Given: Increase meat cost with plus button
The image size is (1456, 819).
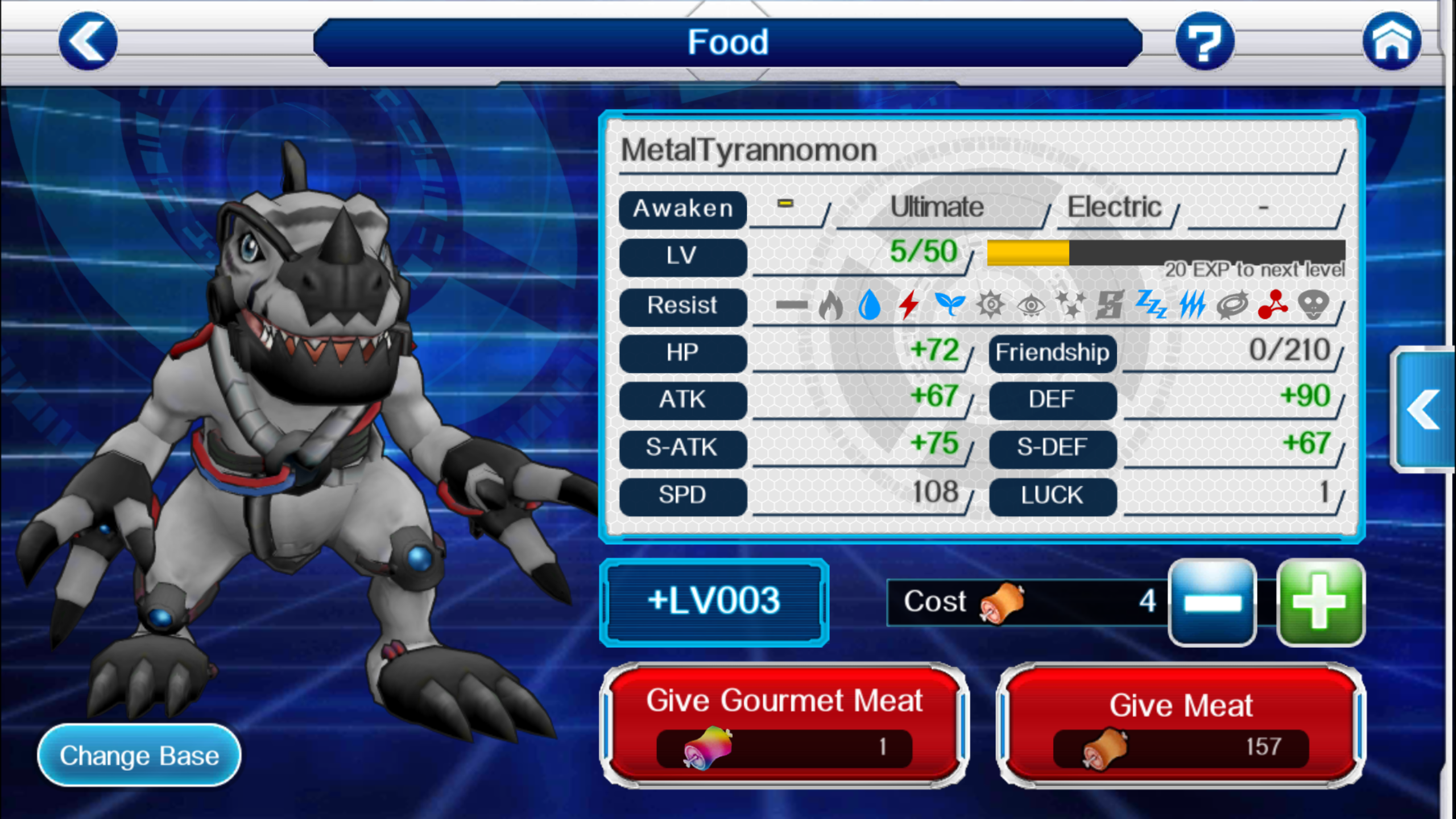Looking at the screenshot, I should point(1320,602).
